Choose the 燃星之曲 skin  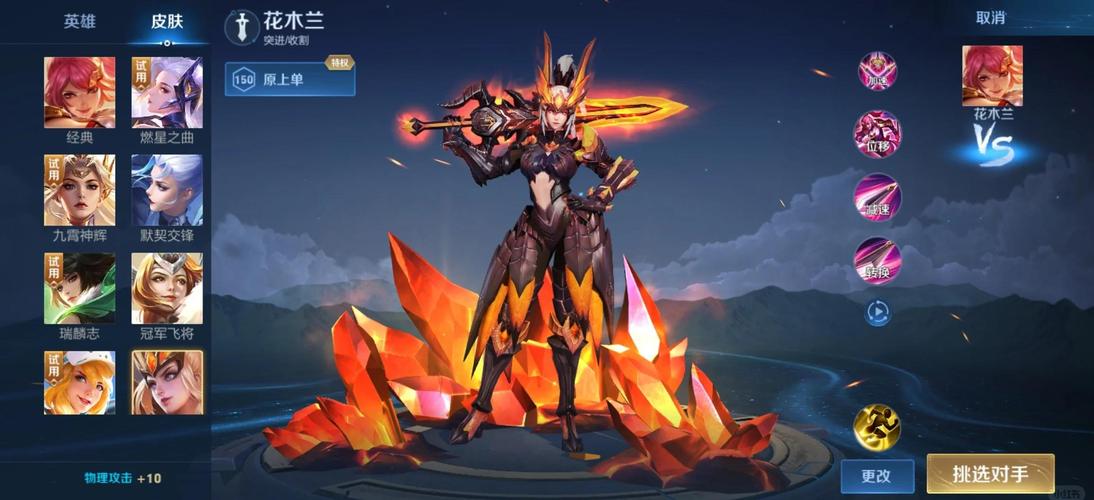point(167,93)
